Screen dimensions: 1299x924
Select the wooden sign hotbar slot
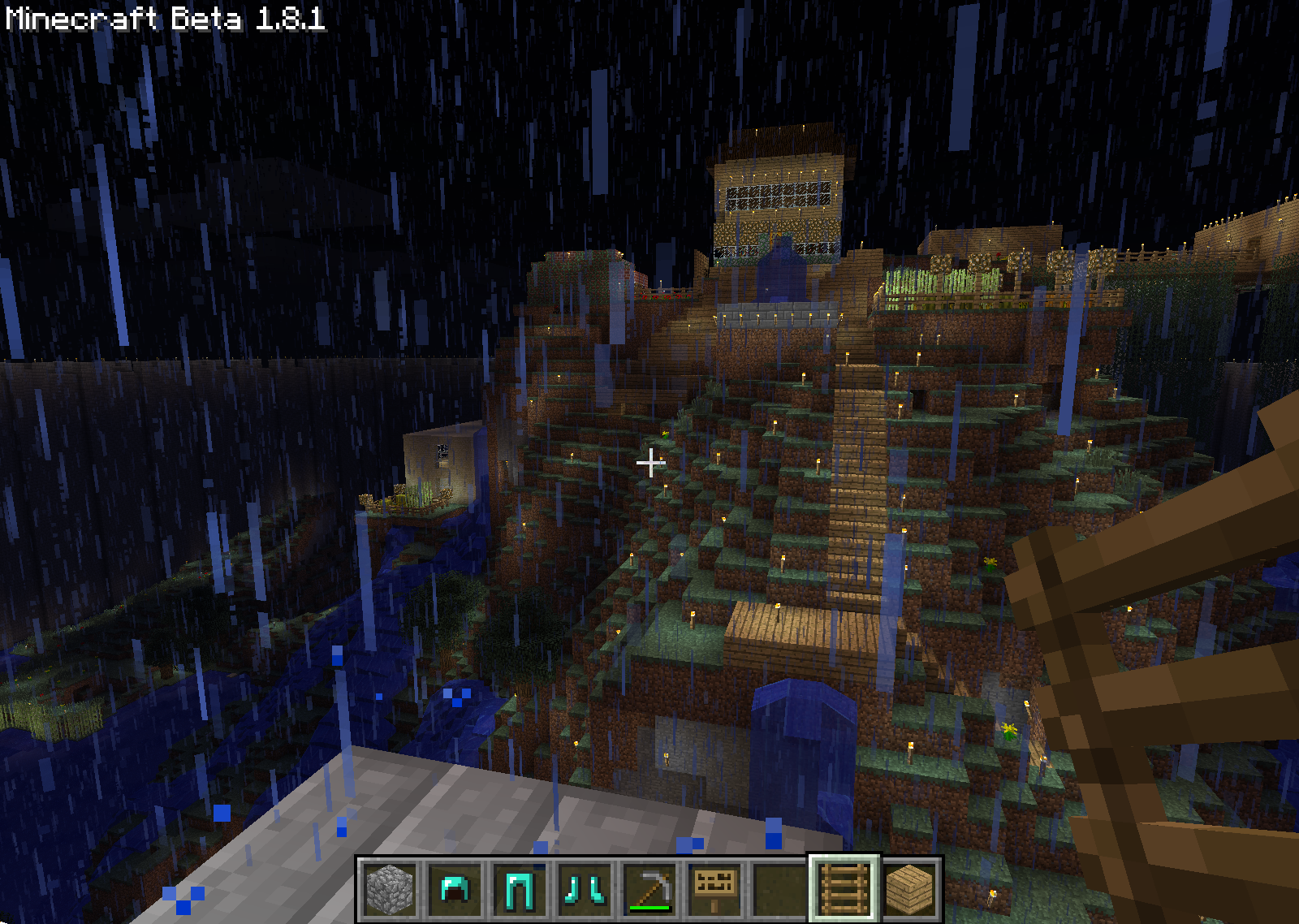tap(714, 889)
